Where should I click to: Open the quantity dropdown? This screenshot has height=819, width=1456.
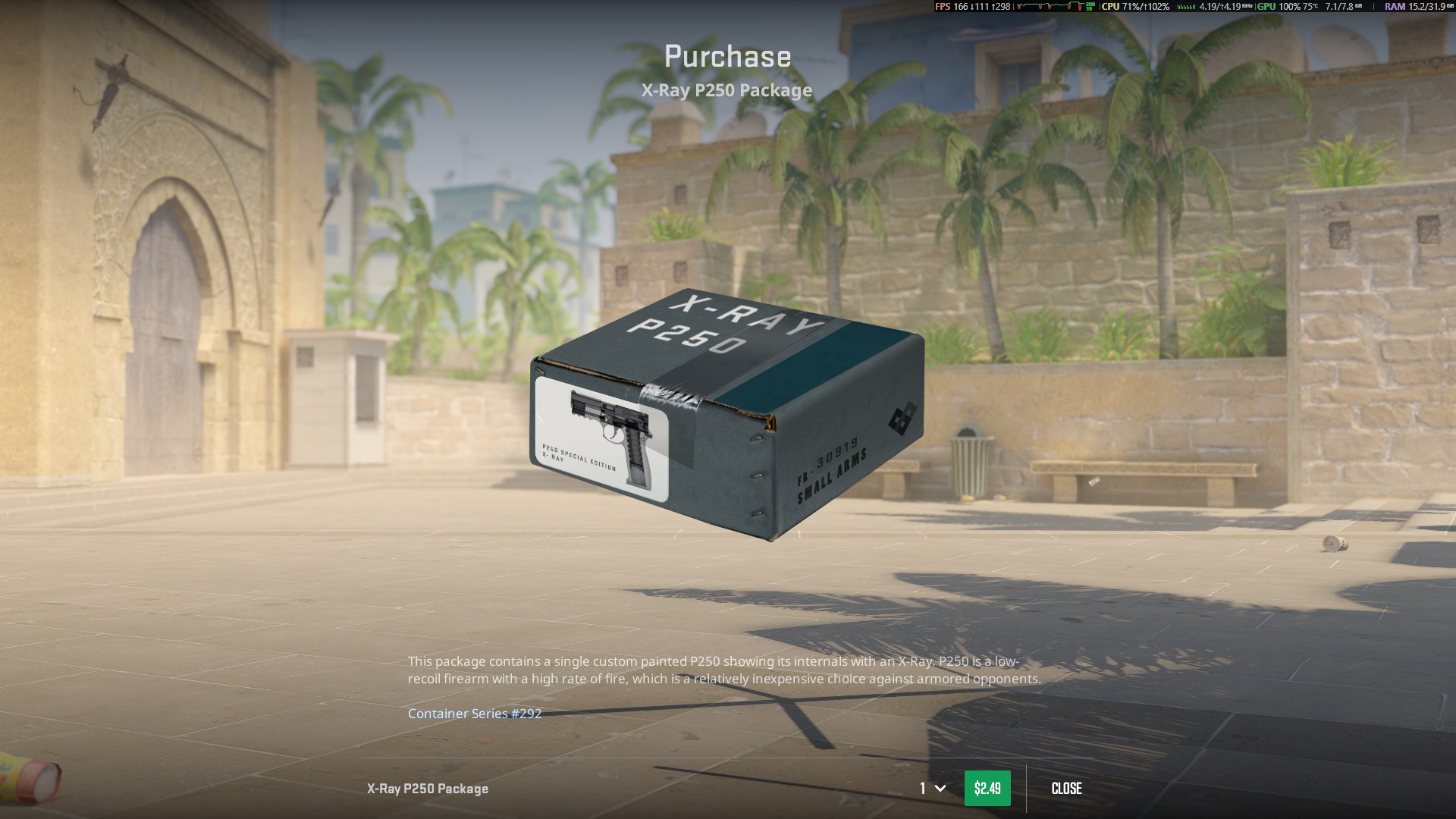point(933,789)
